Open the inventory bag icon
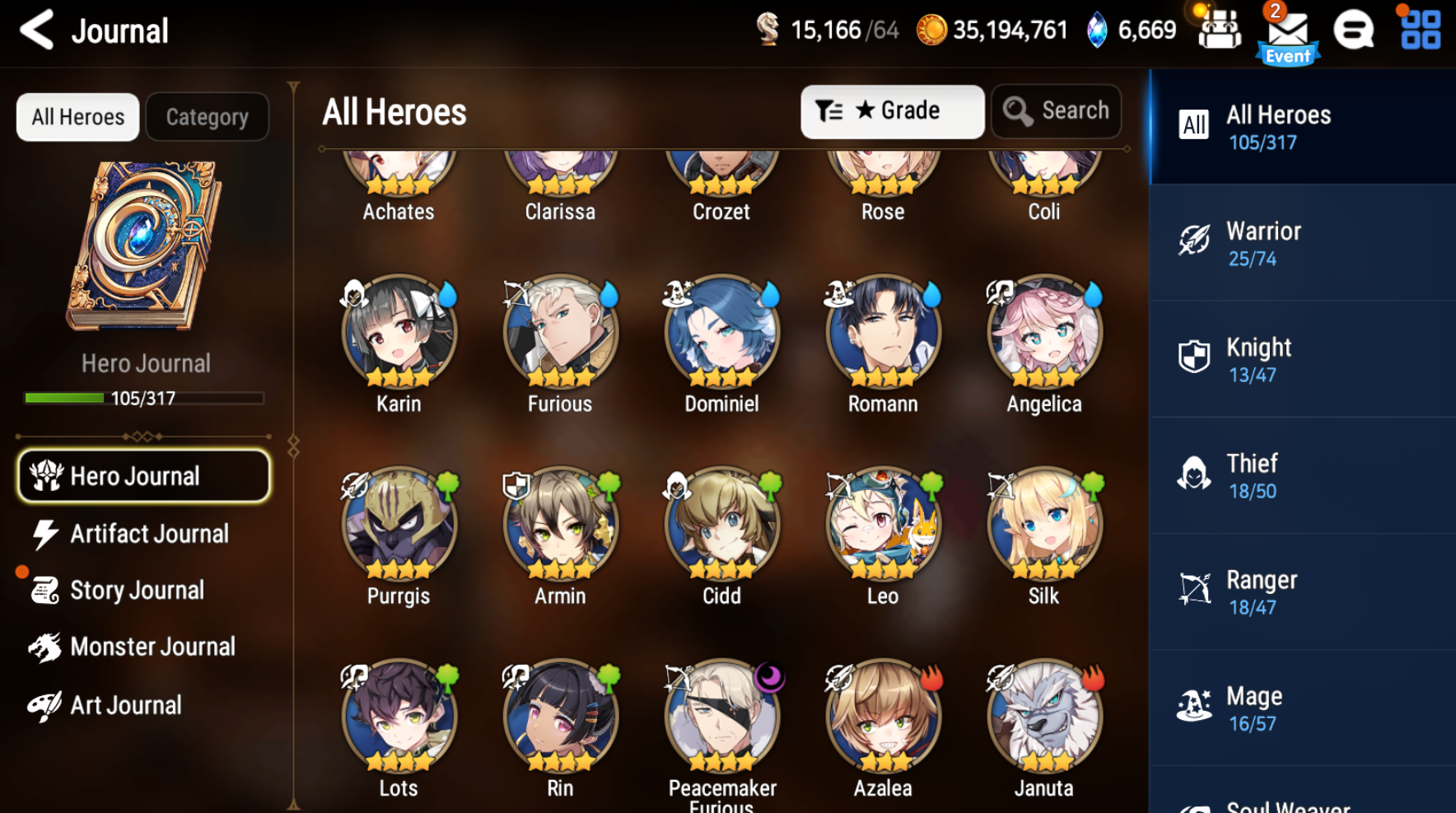 [1219, 31]
